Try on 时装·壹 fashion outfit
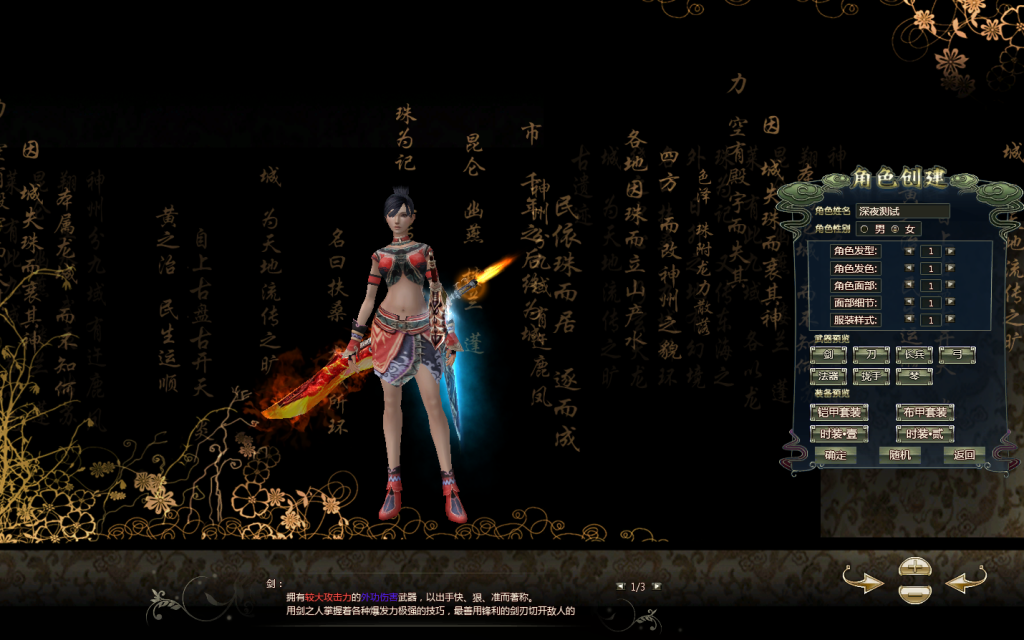Viewport: 1024px width, 640px height. coord(838,434)
